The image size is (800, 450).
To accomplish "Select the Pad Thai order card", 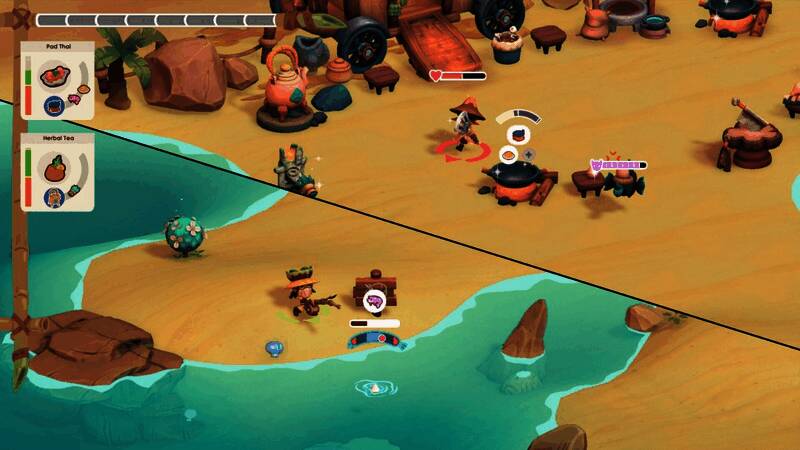I will [x=57, y=80].
